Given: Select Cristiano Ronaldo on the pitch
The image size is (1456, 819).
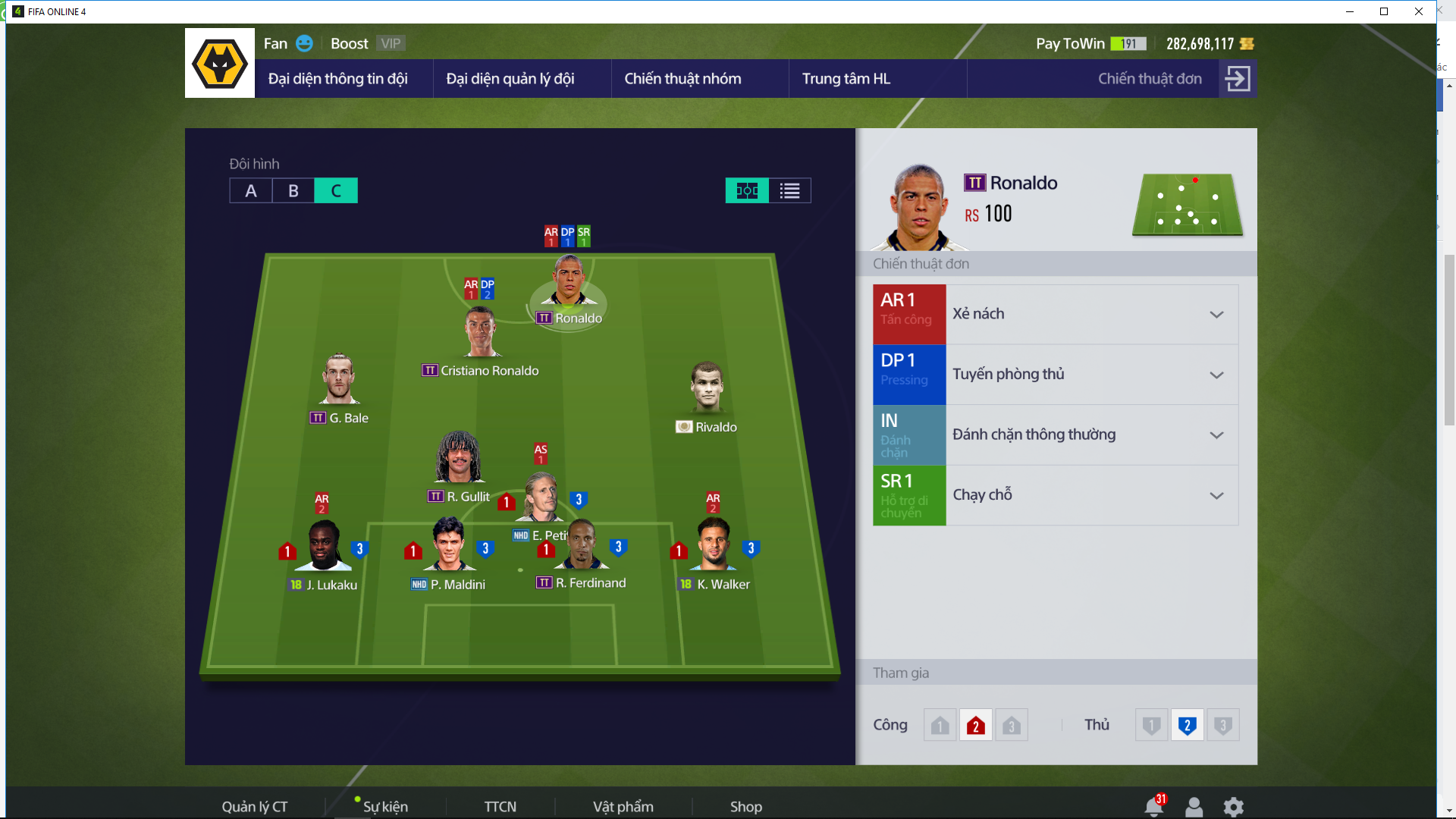Looking at the screenshot, I should pyautogui.click(x=480, y=334).
